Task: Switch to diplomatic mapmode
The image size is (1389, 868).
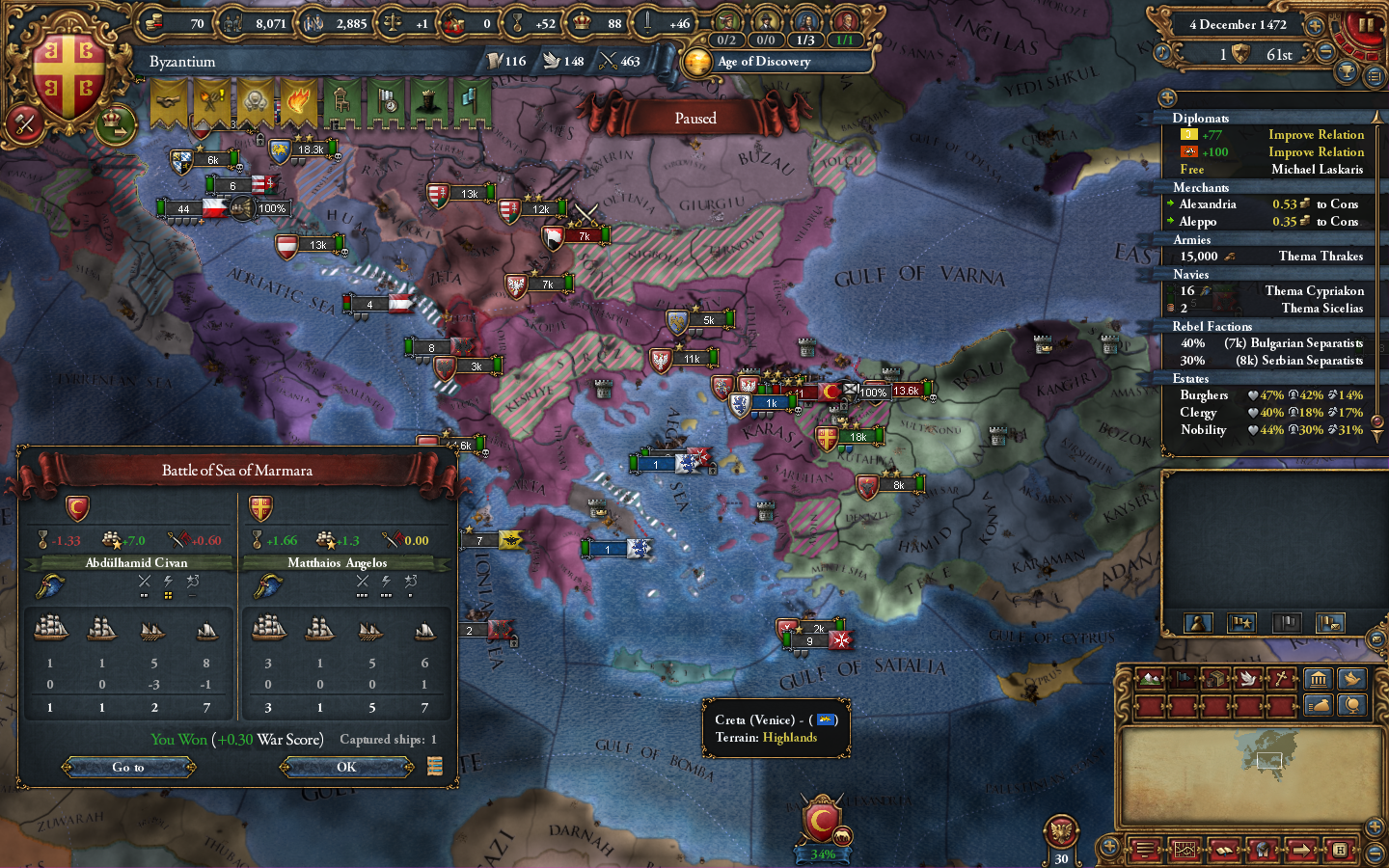Action: pos(1250,680)
